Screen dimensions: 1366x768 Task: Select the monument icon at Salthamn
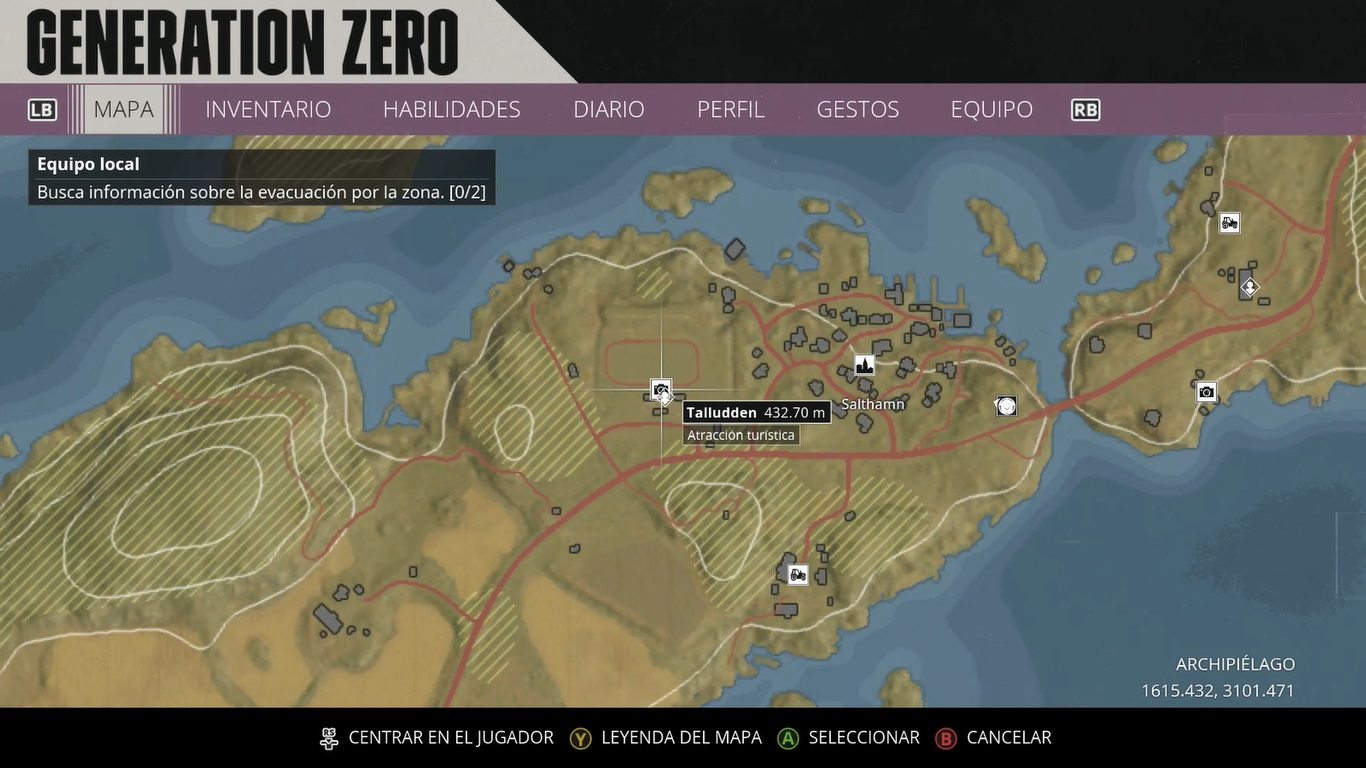864,365
